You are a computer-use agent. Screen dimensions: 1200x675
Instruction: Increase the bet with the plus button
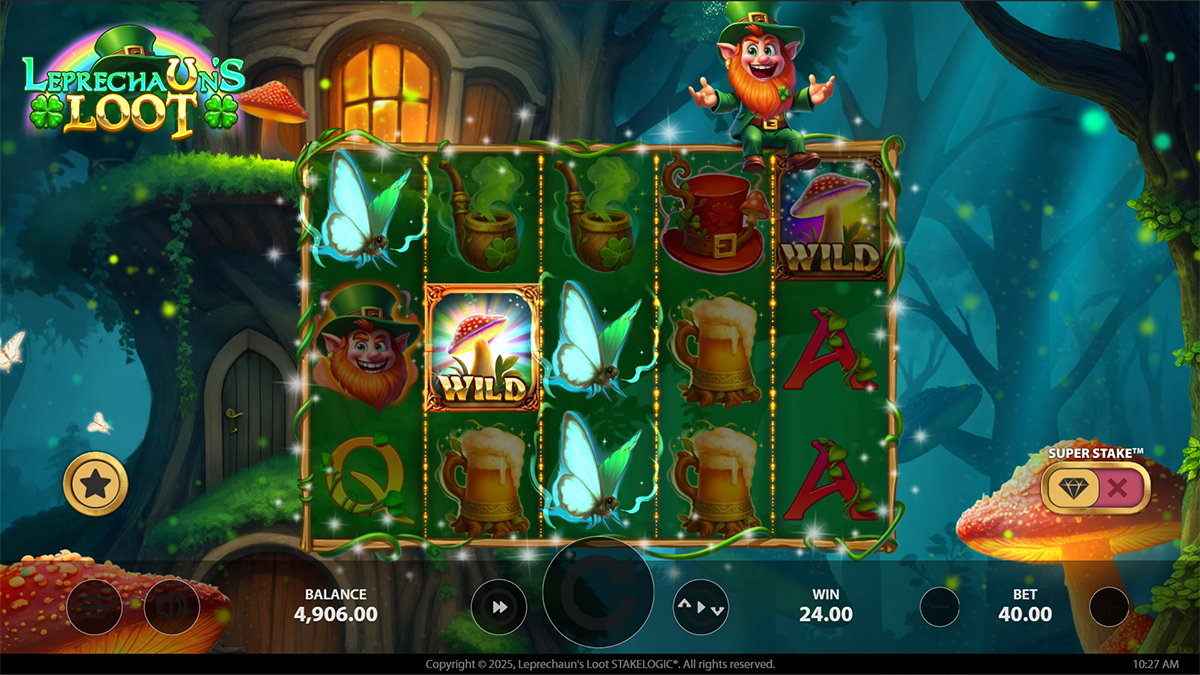1108,606
